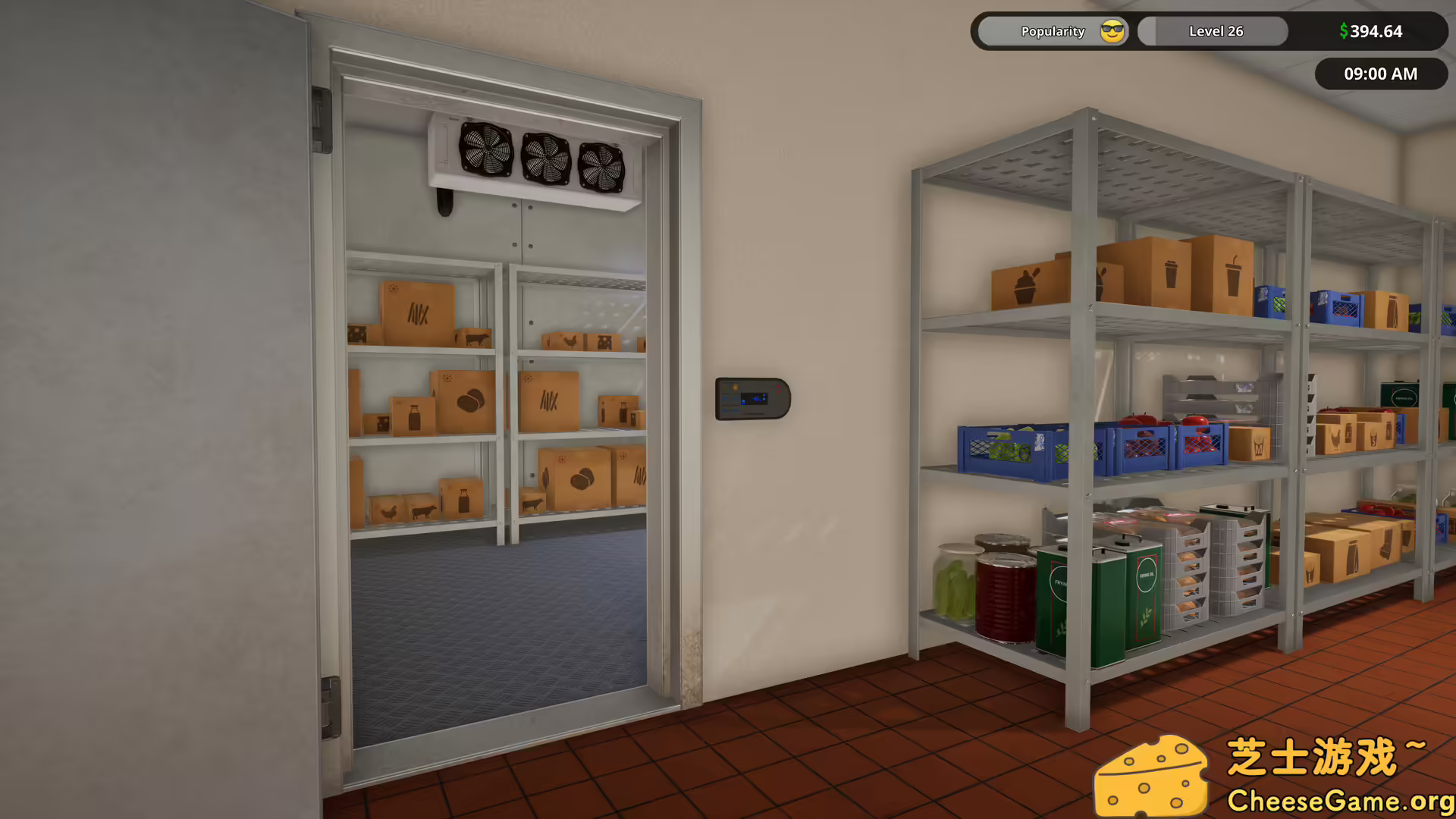The image size is (1456, 819).
Task: Open the 09:00 AM clock display
Action: point(1381,74)
